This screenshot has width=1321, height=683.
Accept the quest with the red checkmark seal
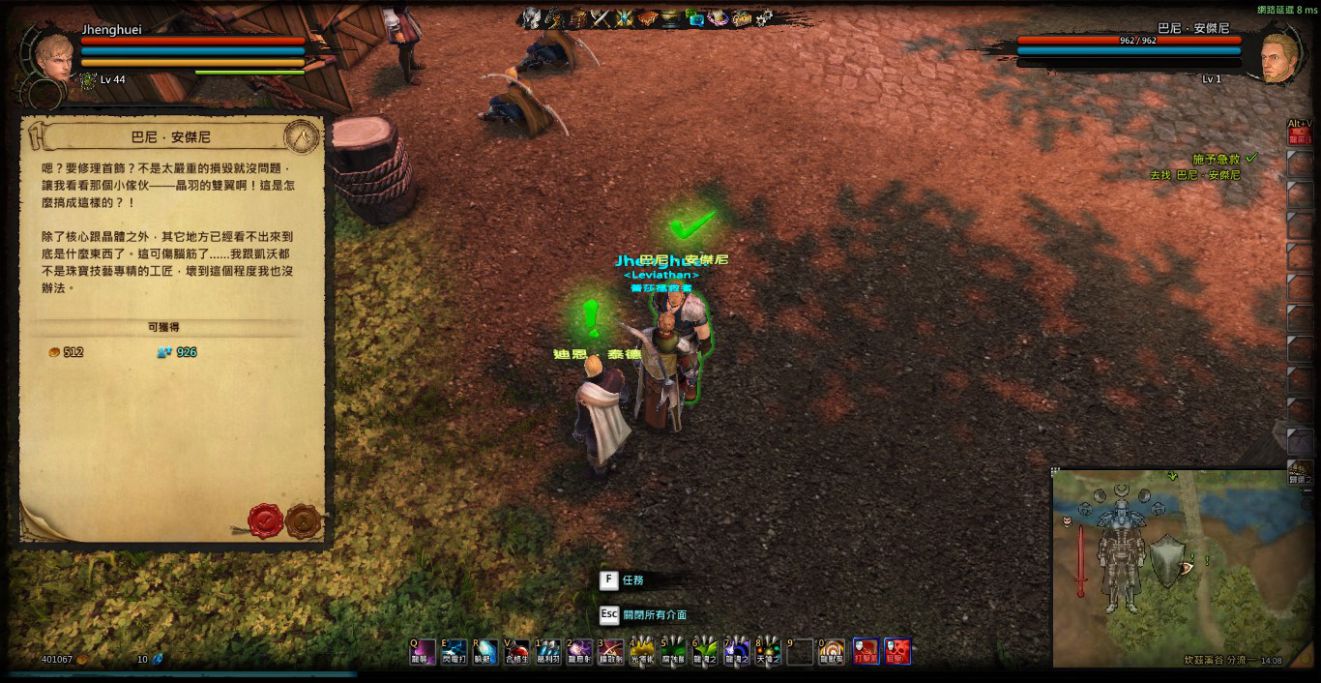click(265, 520)
